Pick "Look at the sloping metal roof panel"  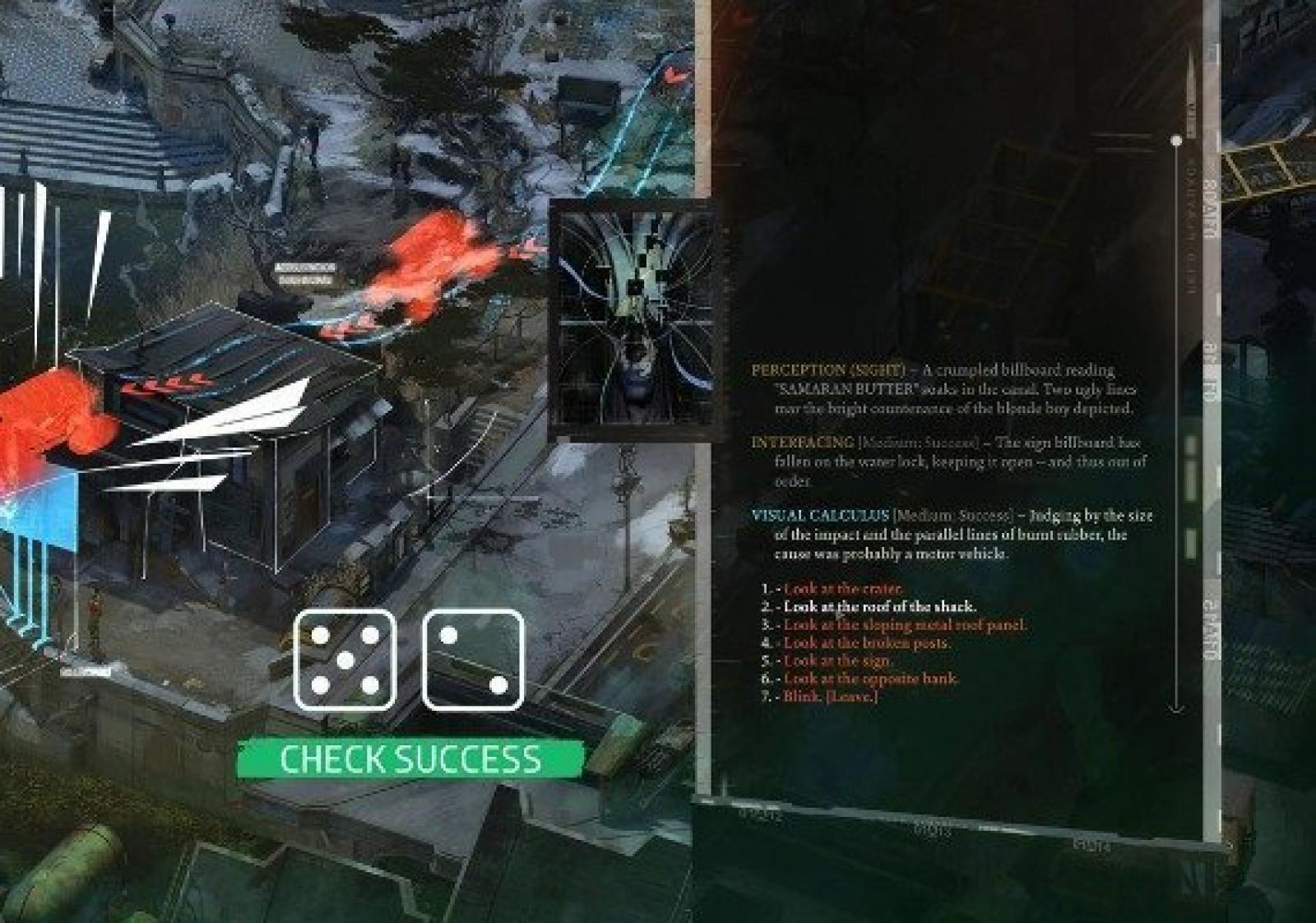coord(905,625)
